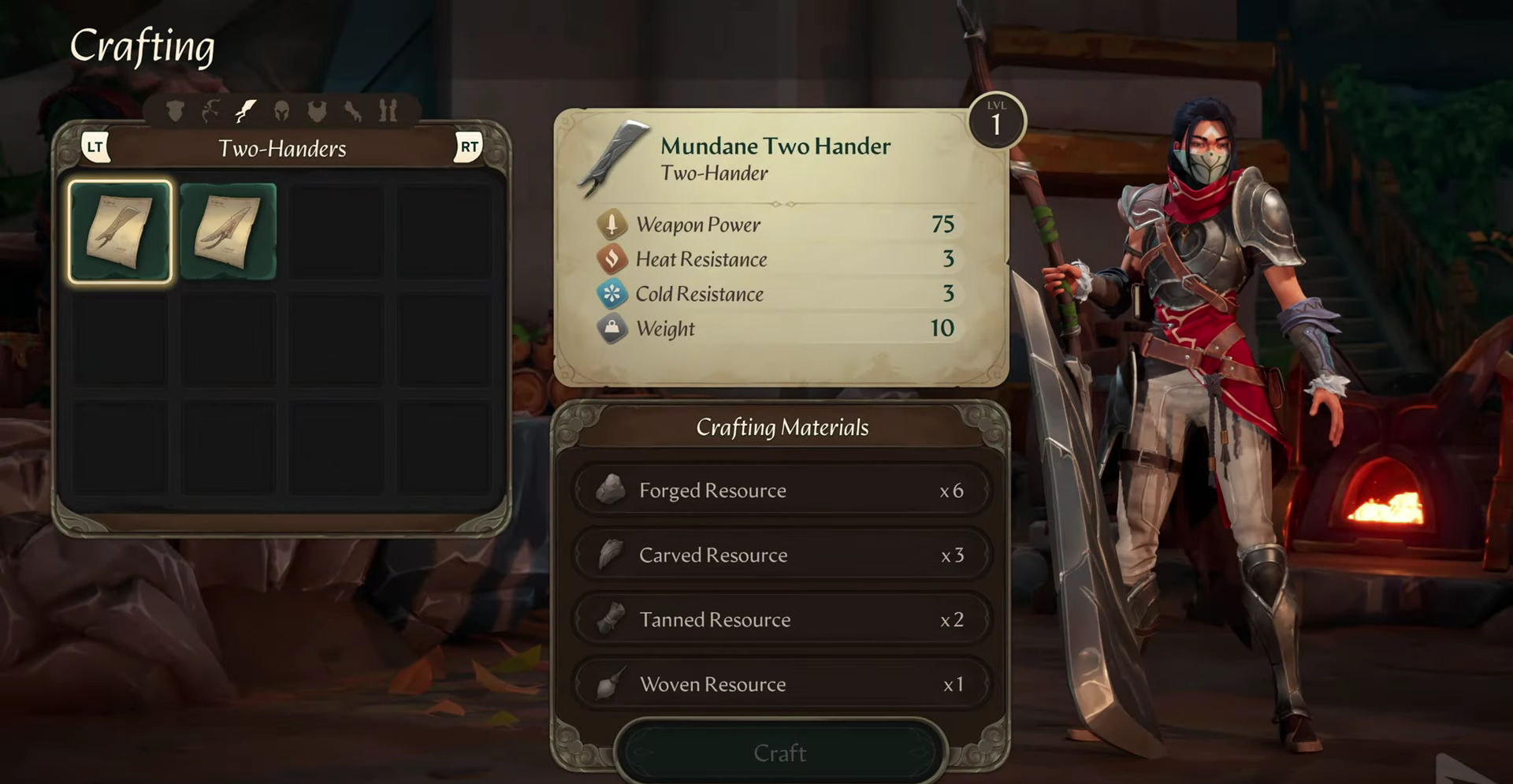This screenshot has width=1513, height=784.
Task: Select the two-hander blade category tab
Action: (246, 111)
